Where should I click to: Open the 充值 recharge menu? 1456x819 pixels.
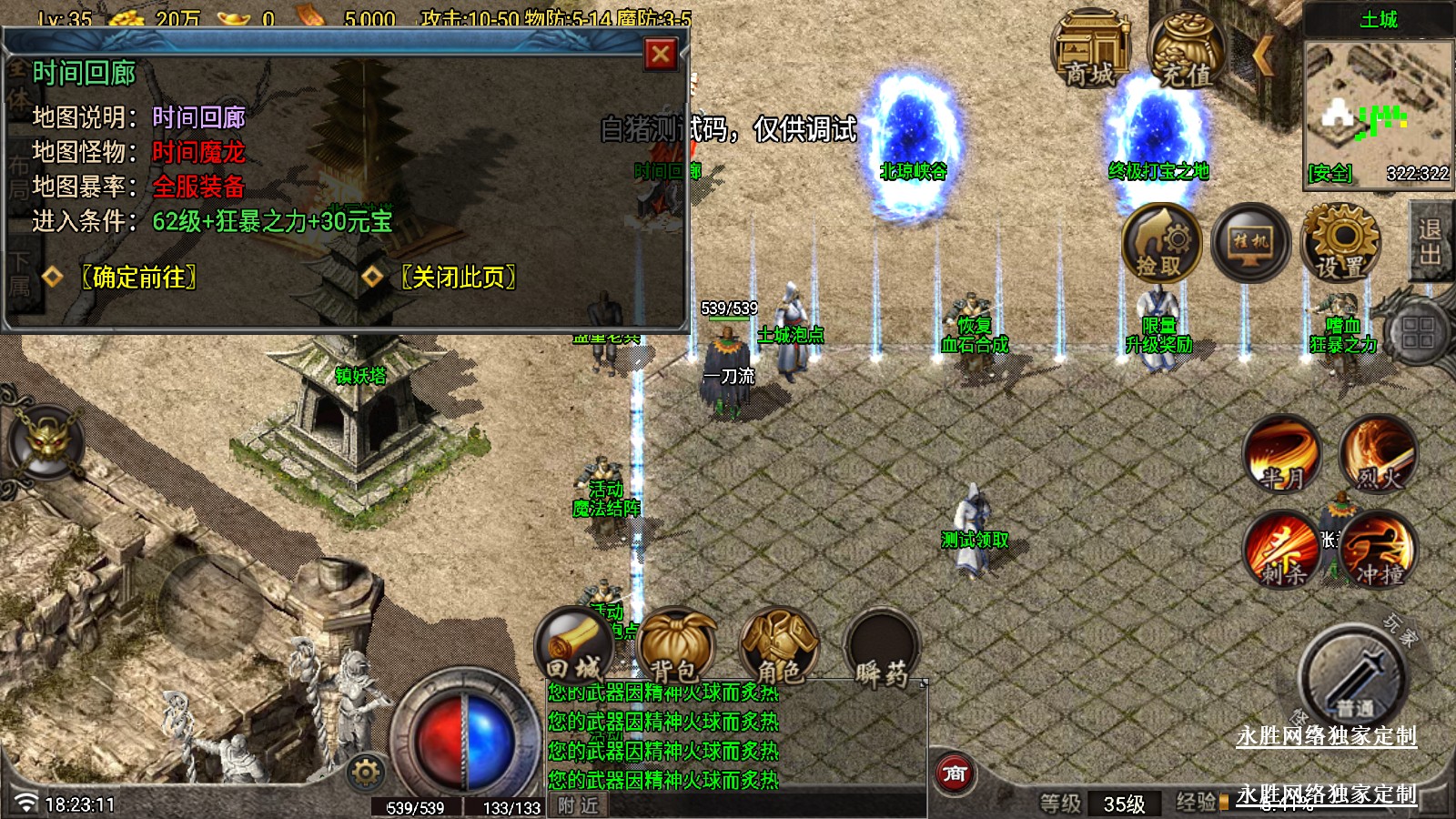[x=1186, y=51]
